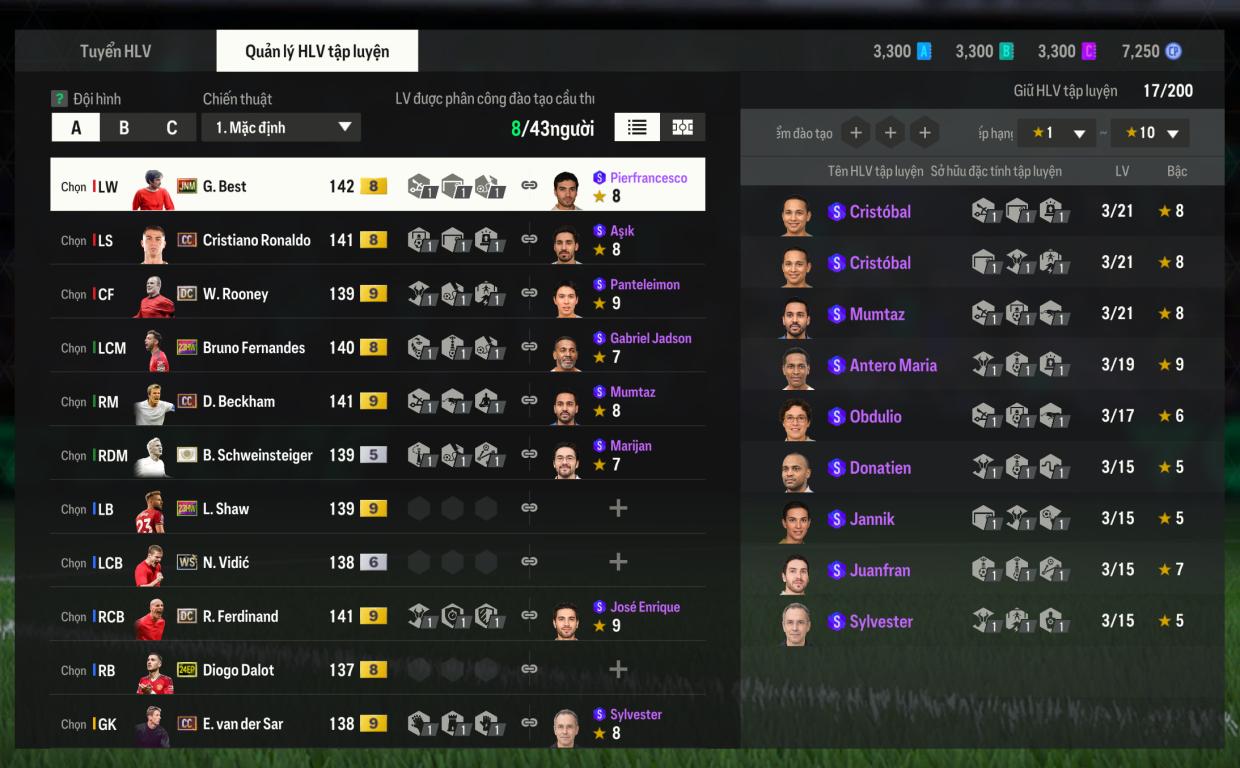This screenshot has width=1240, height=768.
Task: Switch to the Tuyển HLV tab
Action: coord(116,51)
